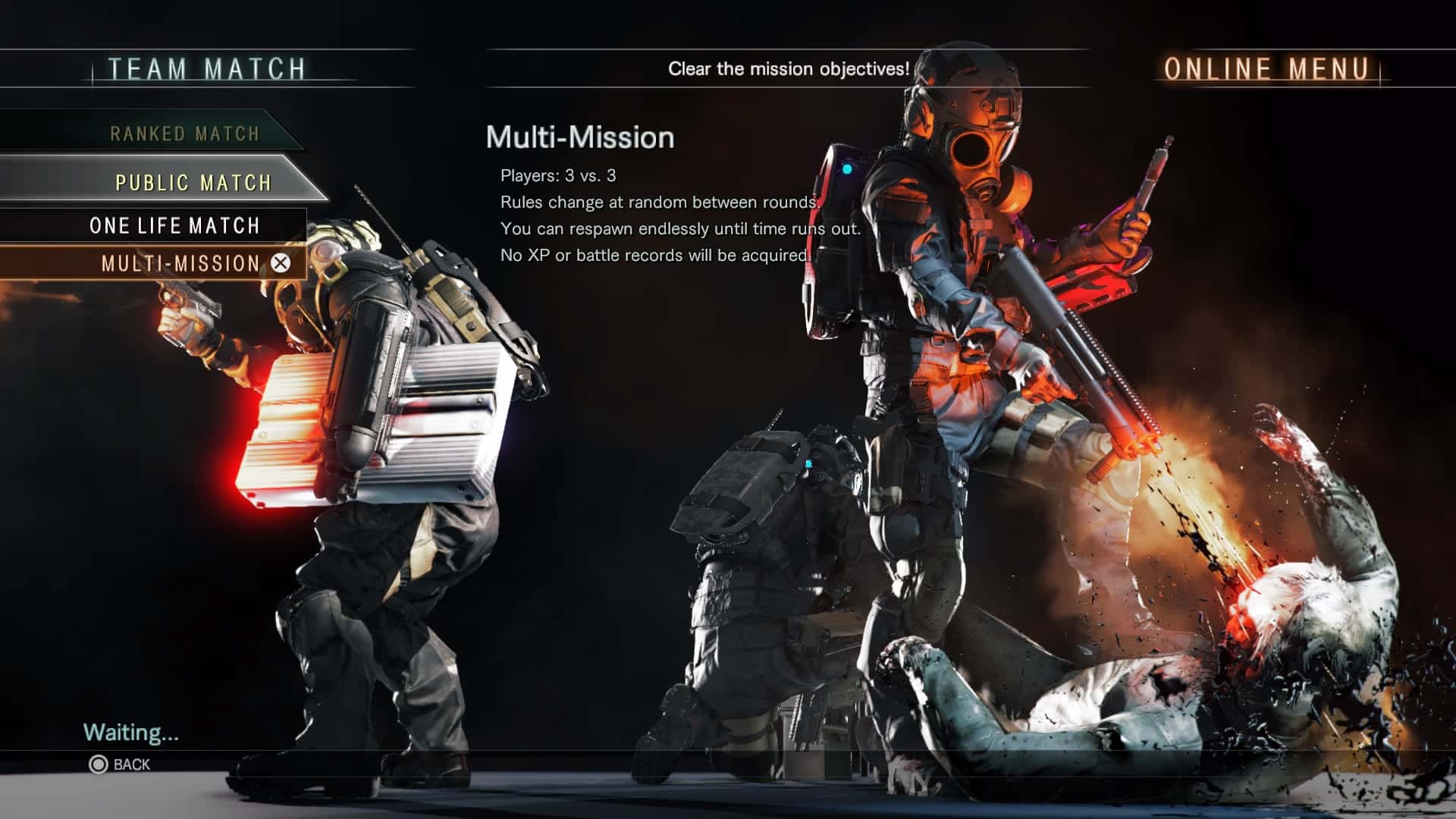Select the Multi-Mission mode
This screenshot has width=1456, height=819.
coord(180,264)
